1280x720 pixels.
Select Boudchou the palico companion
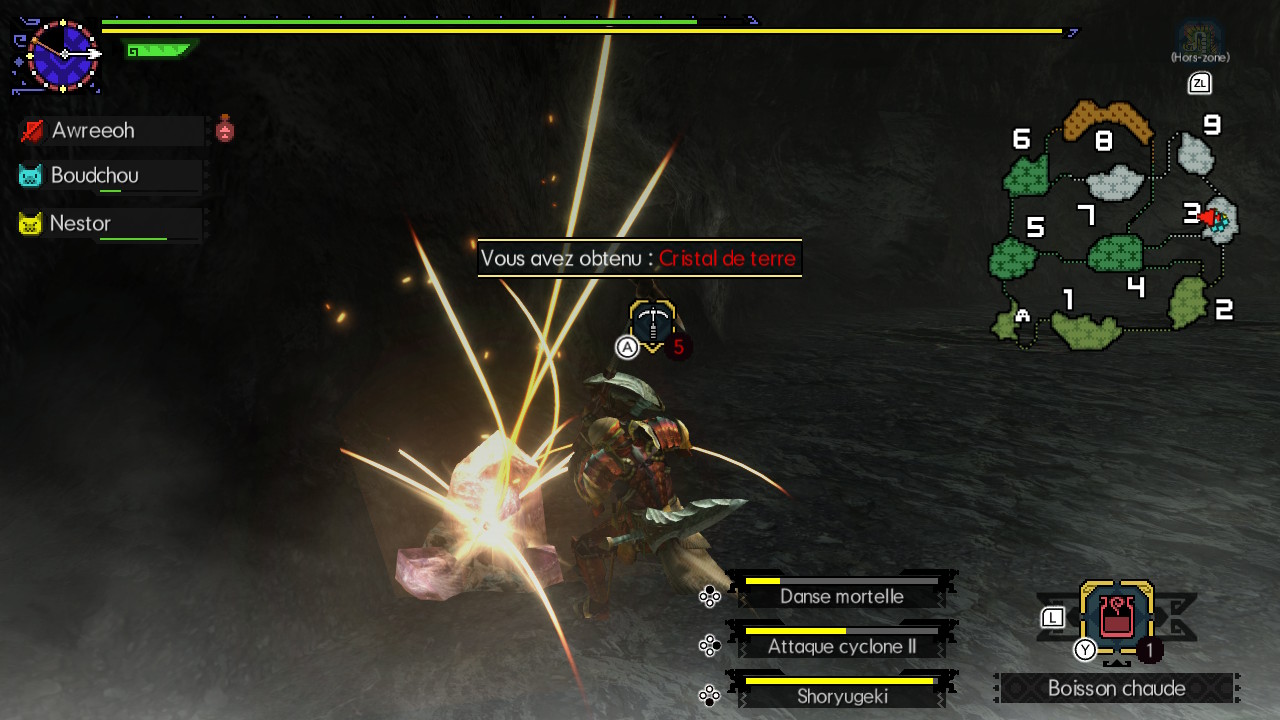point(94,176)
